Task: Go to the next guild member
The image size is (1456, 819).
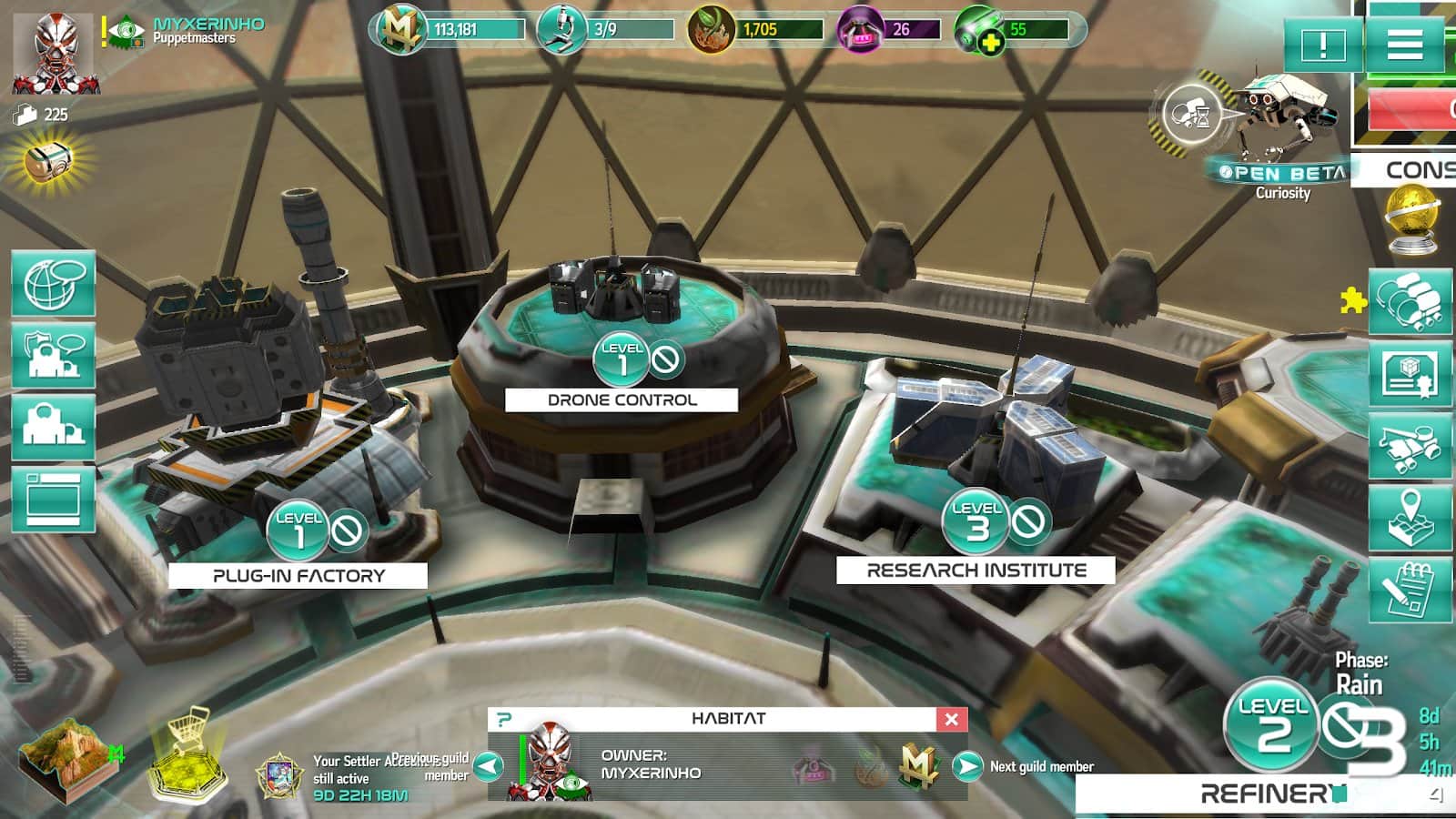Action: pyautogui.click(x=967, y=766)
